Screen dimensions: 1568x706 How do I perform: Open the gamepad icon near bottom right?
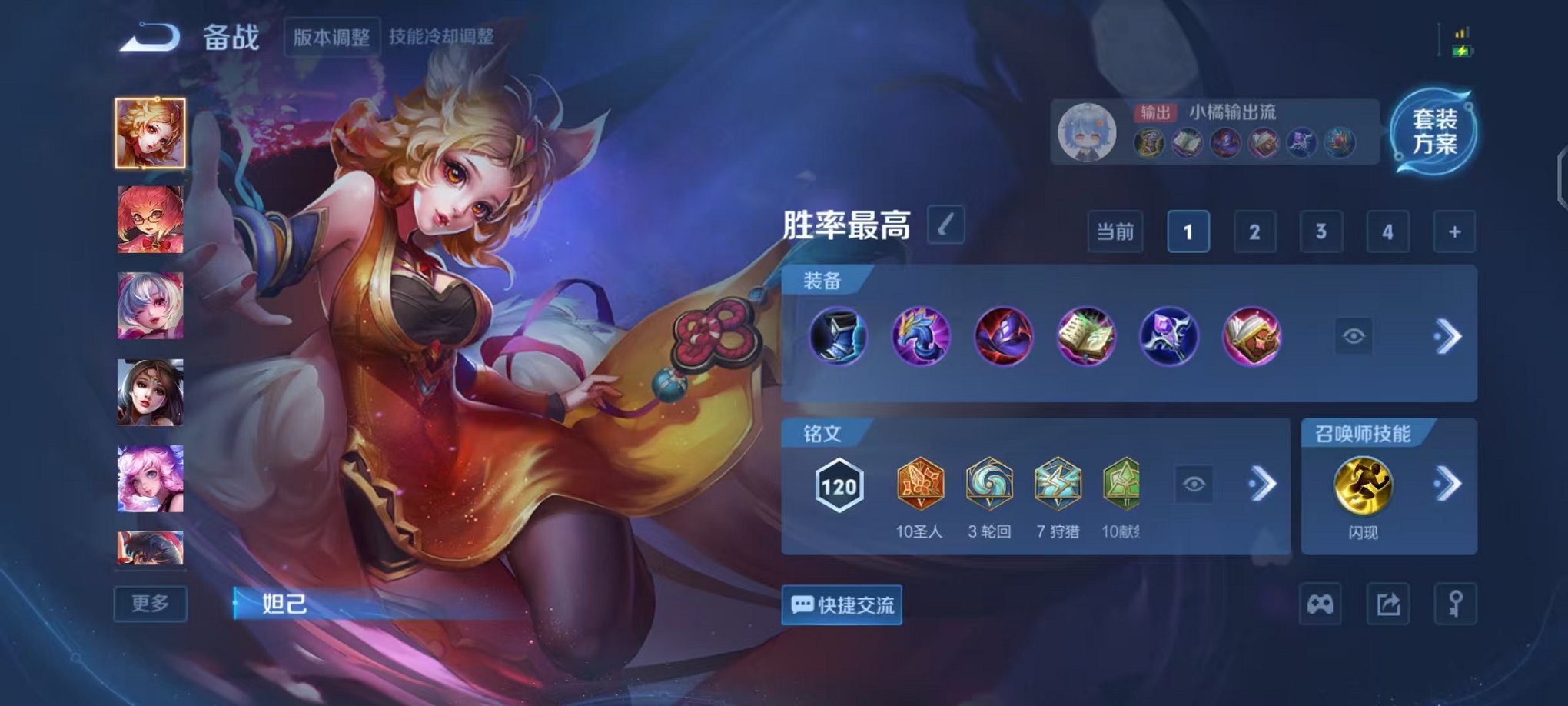point(1321,604)
